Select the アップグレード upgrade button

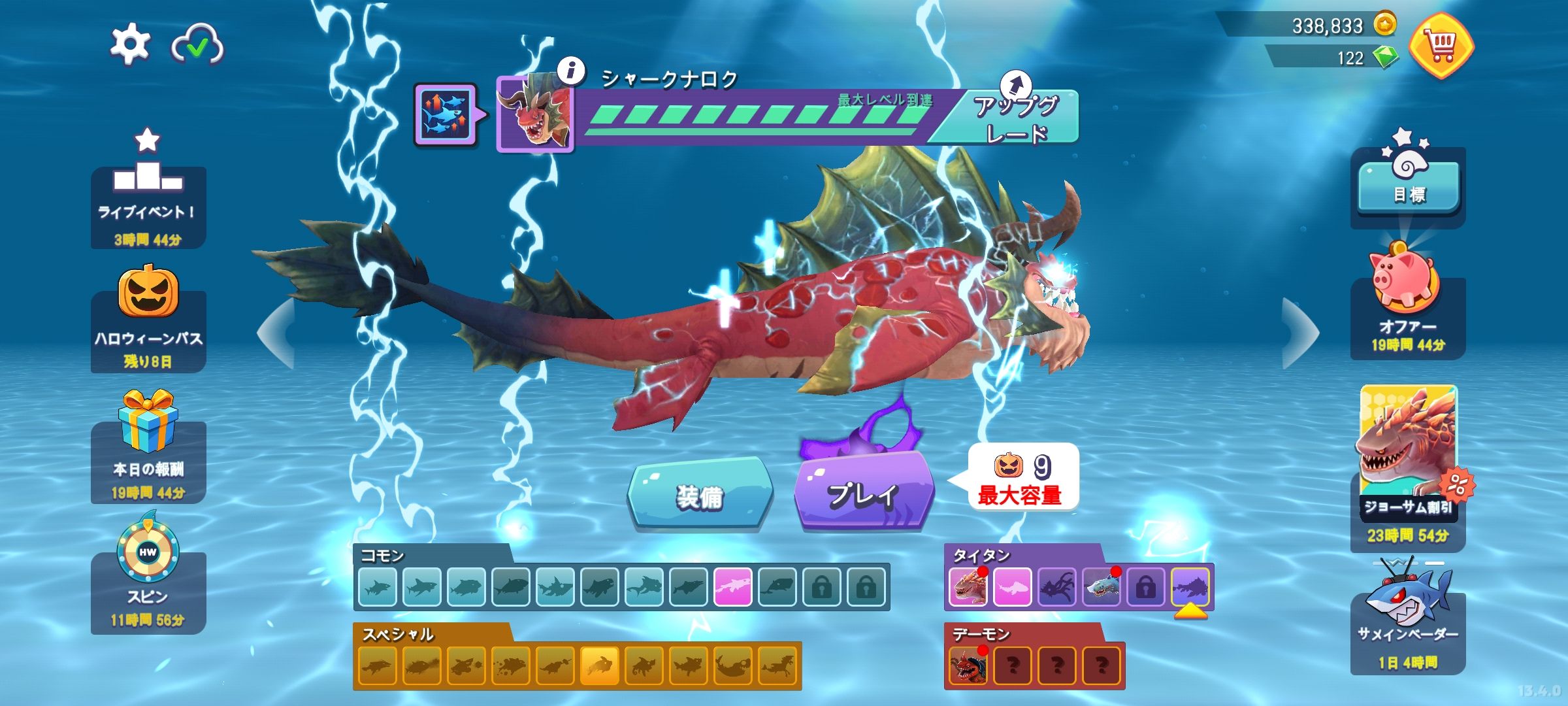(x=1015, y=118)
